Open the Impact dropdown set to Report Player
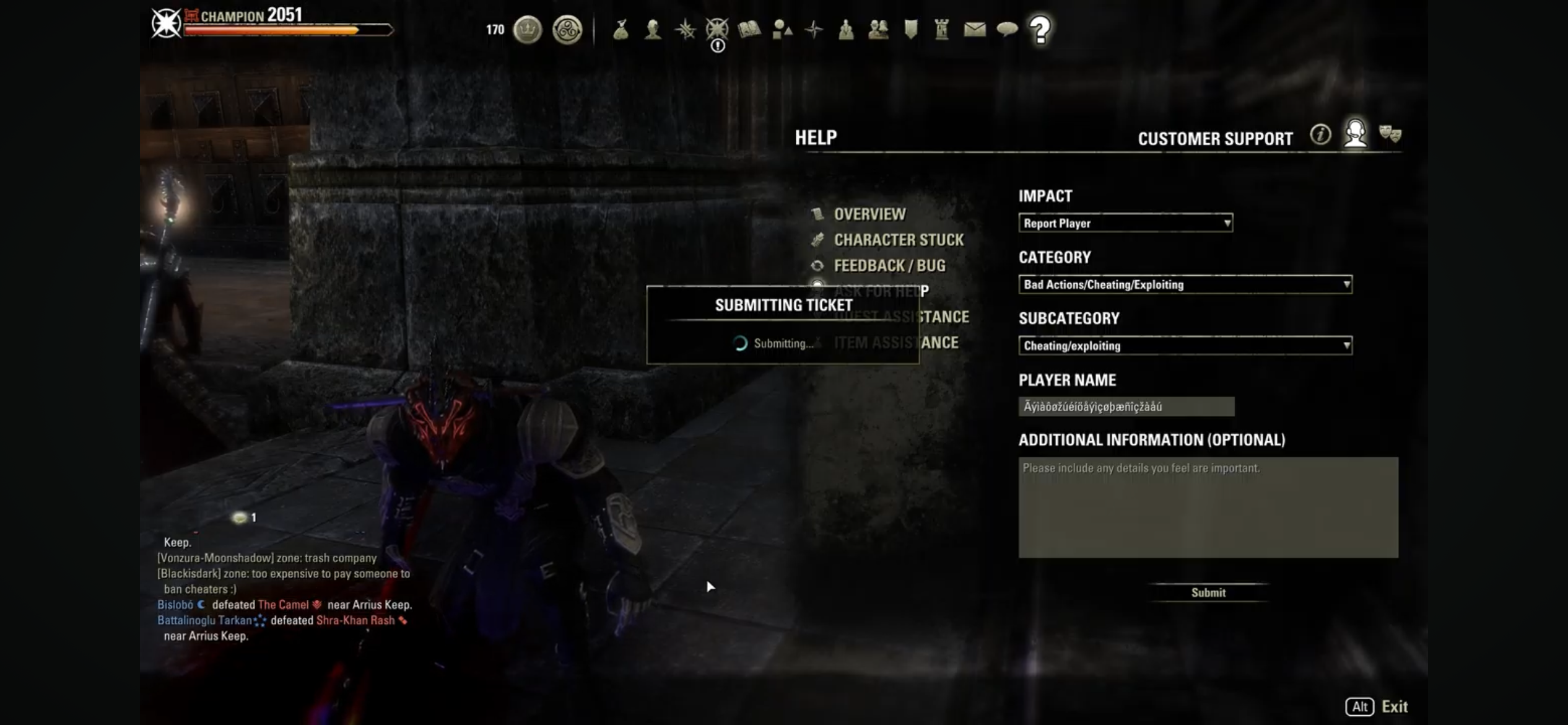The width and height of the screenshot is (1568, 725). [1125, 223]
